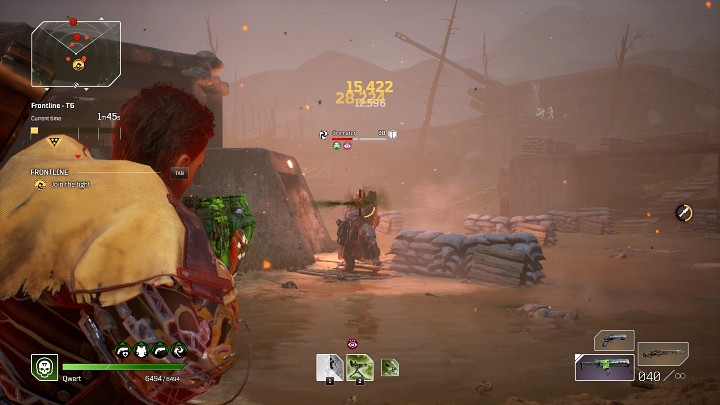Activate the turret skill in slot two

[360, 368]
